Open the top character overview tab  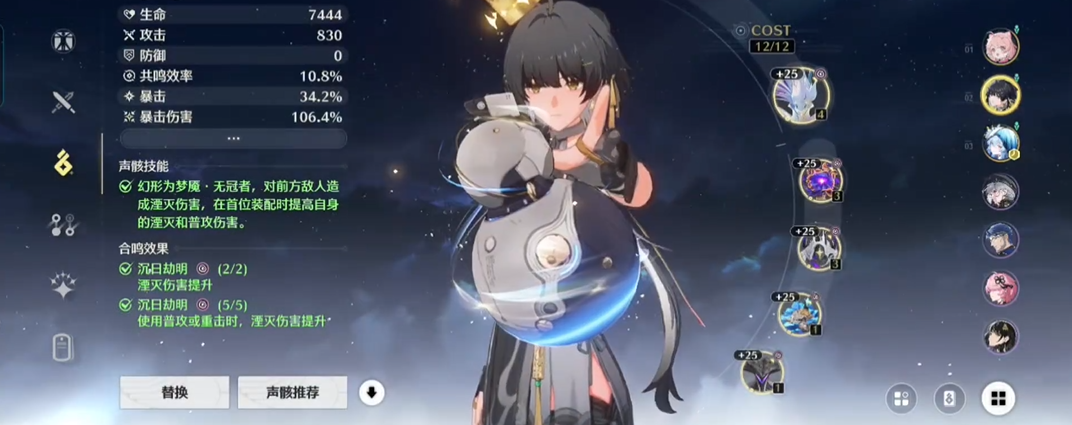[64, 42]
